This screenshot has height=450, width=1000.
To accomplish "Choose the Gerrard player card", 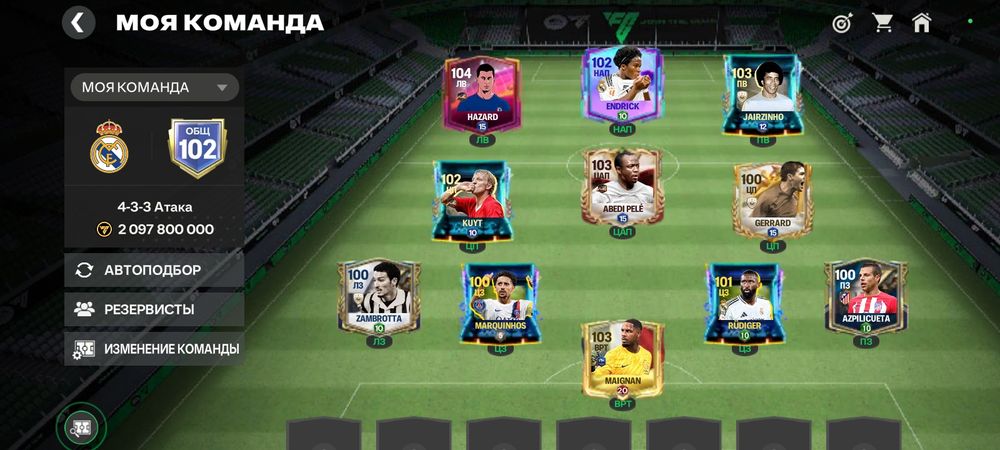I will 772,200.
